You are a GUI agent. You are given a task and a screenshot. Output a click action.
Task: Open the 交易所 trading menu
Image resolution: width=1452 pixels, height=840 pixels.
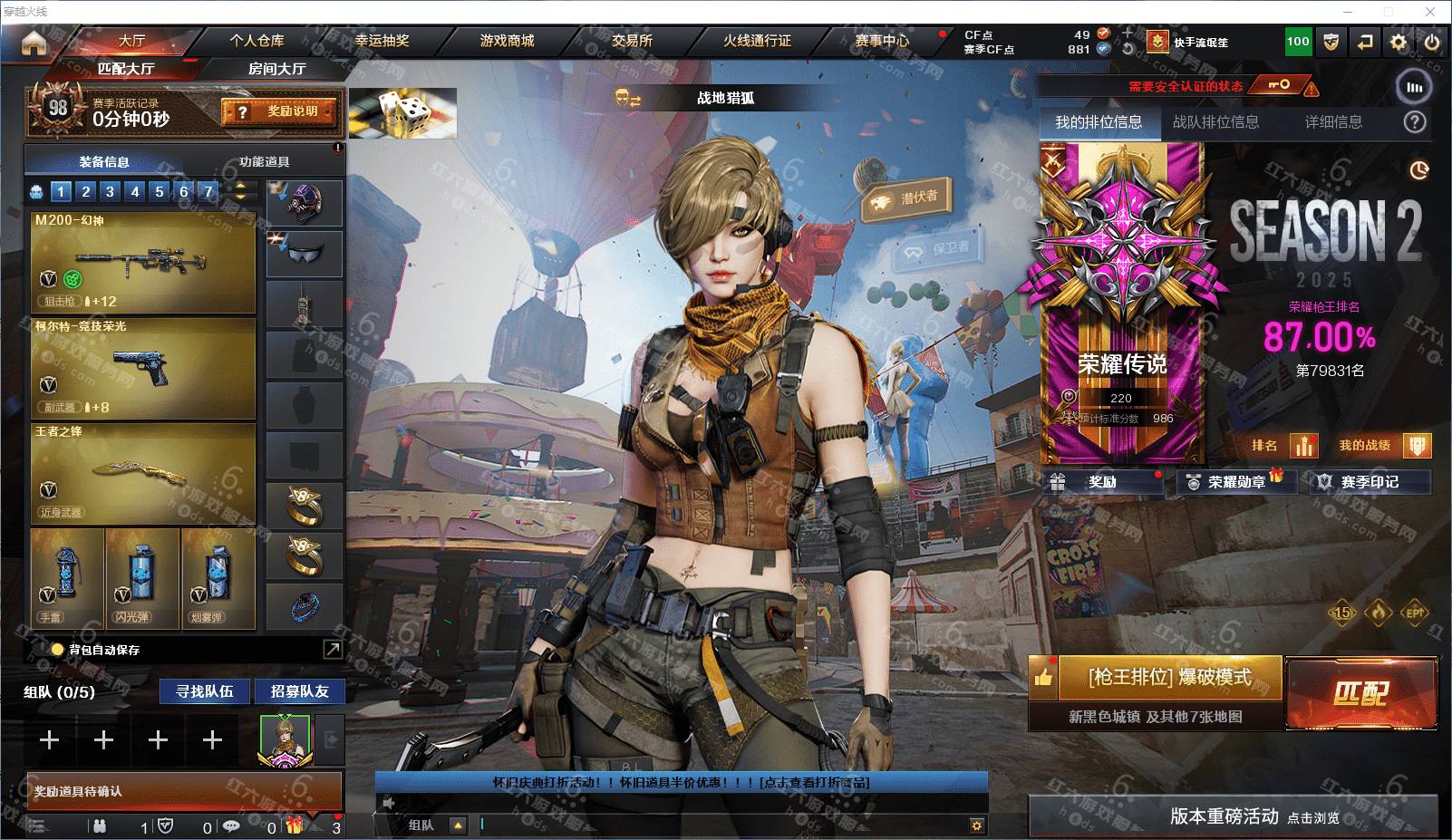click(632, 41)
